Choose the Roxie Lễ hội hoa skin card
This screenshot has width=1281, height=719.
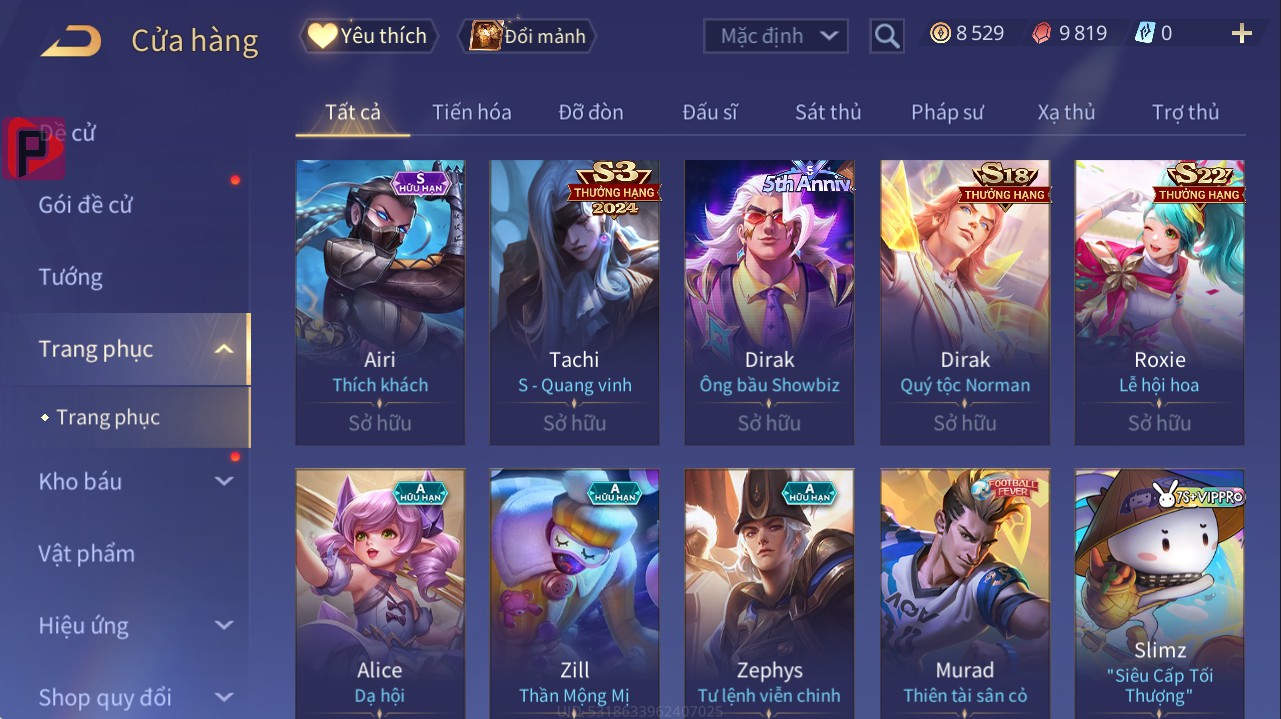point(1159,301)
